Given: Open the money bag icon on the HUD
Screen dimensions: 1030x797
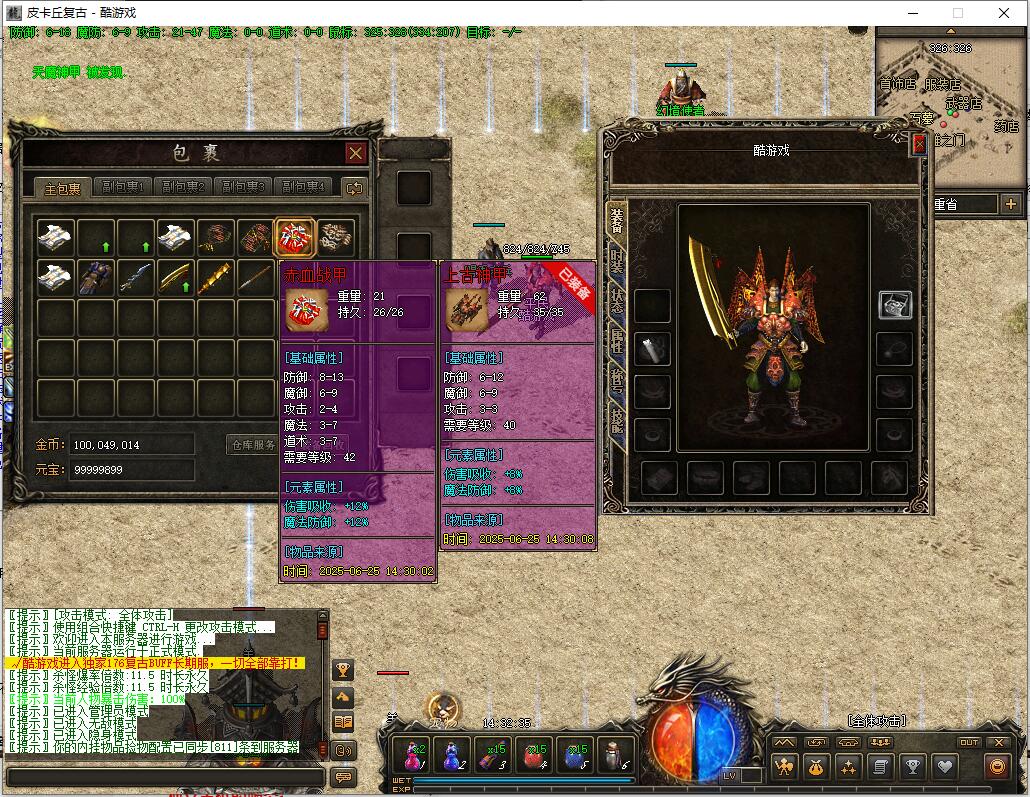Looking at the screenshot, I should 817,767.
